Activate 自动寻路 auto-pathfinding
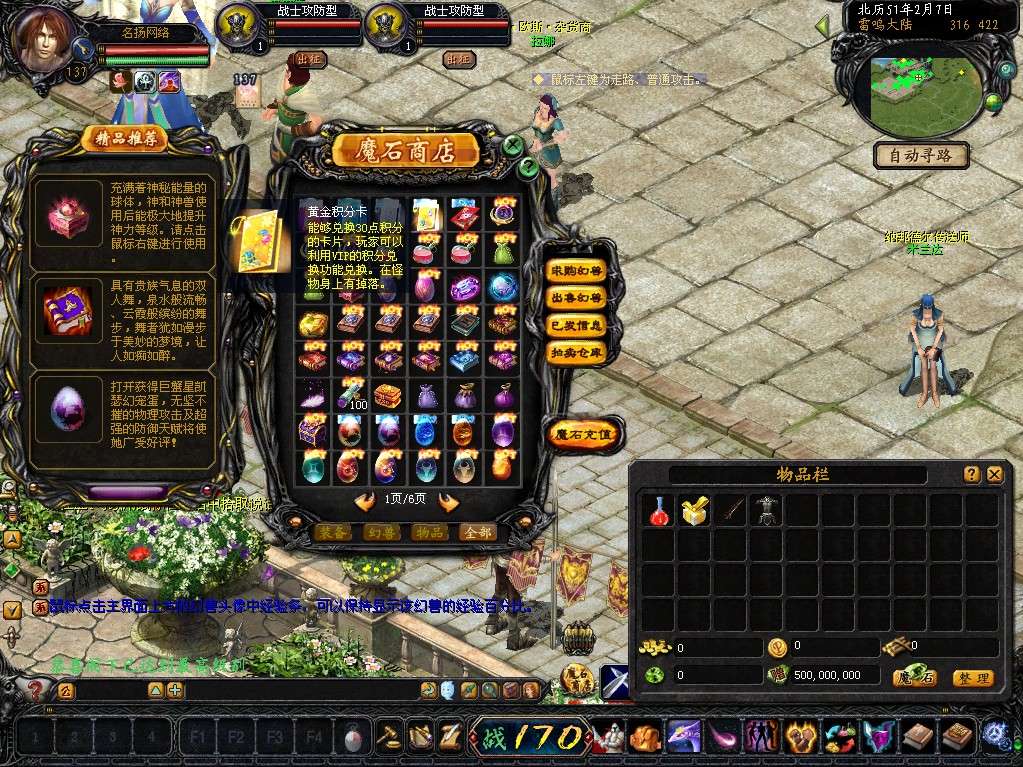 point(921,155)
